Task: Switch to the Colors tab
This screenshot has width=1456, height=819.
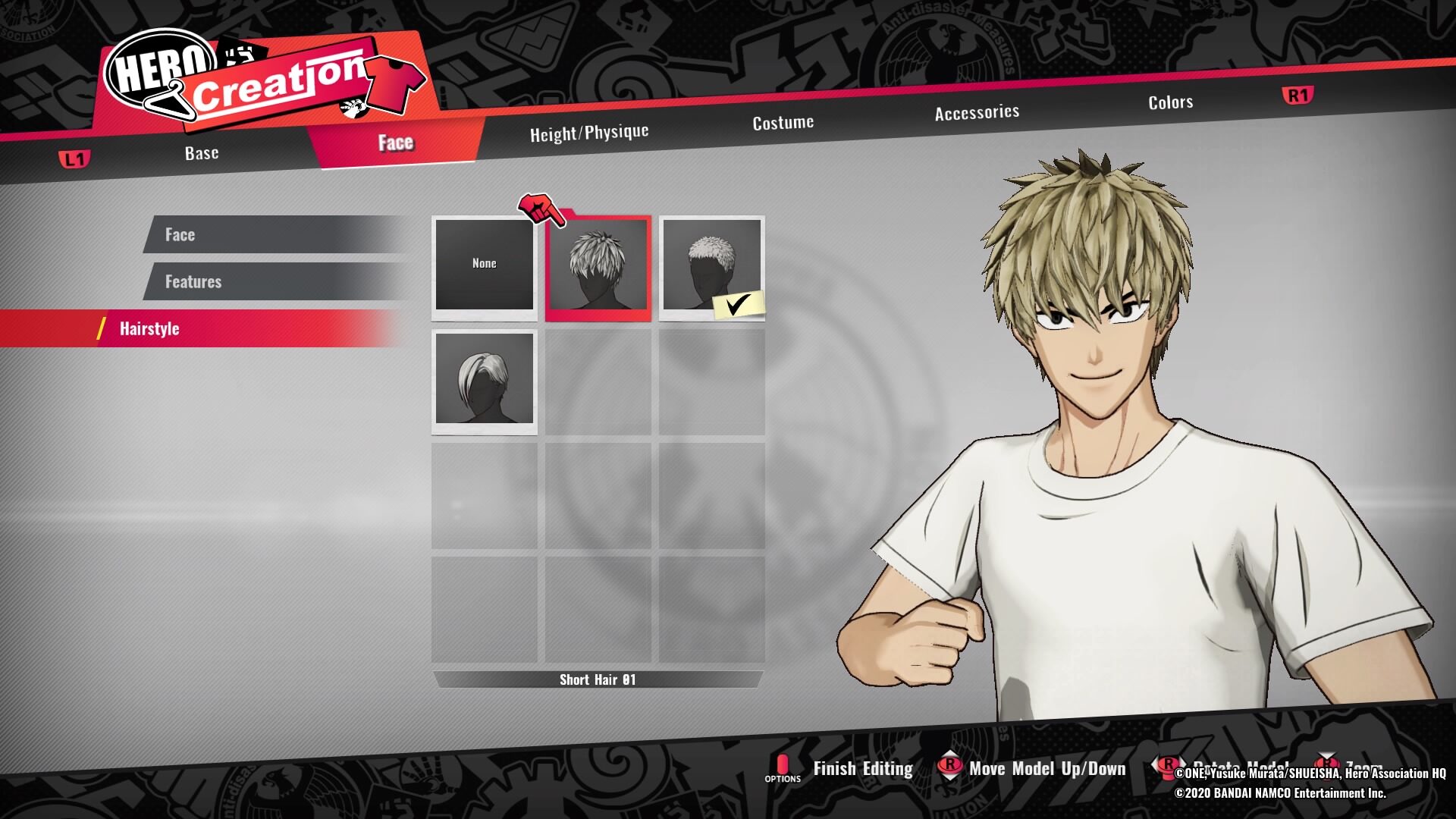Action: coord(1170,102)
